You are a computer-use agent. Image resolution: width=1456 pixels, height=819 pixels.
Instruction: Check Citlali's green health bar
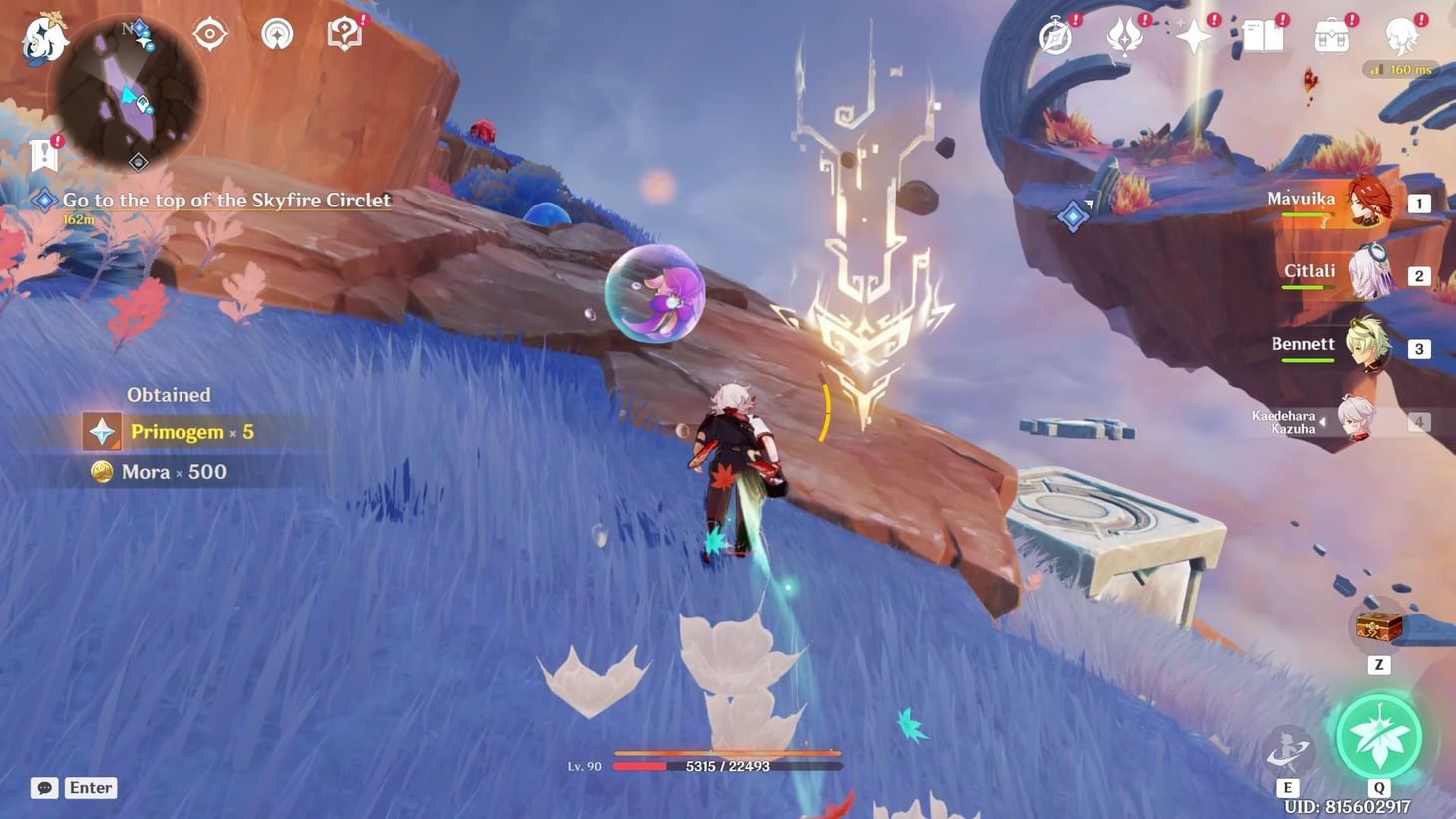coord(1303,285)
